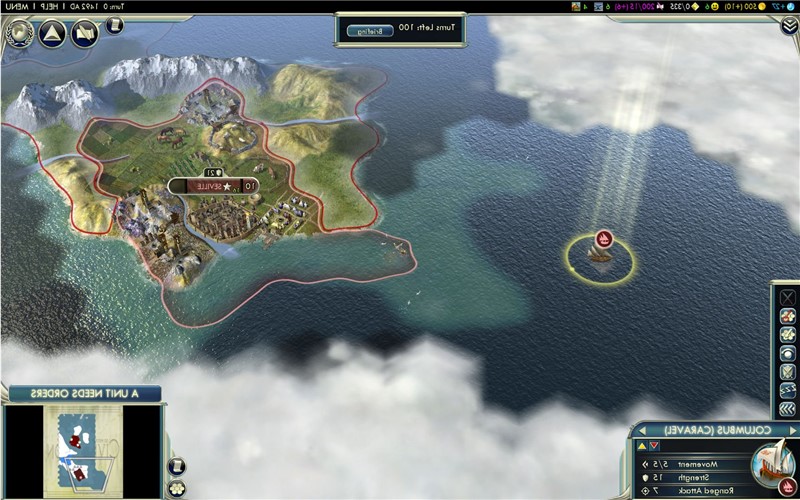Open the scroll icon beside the minimap

pos(176,465)
